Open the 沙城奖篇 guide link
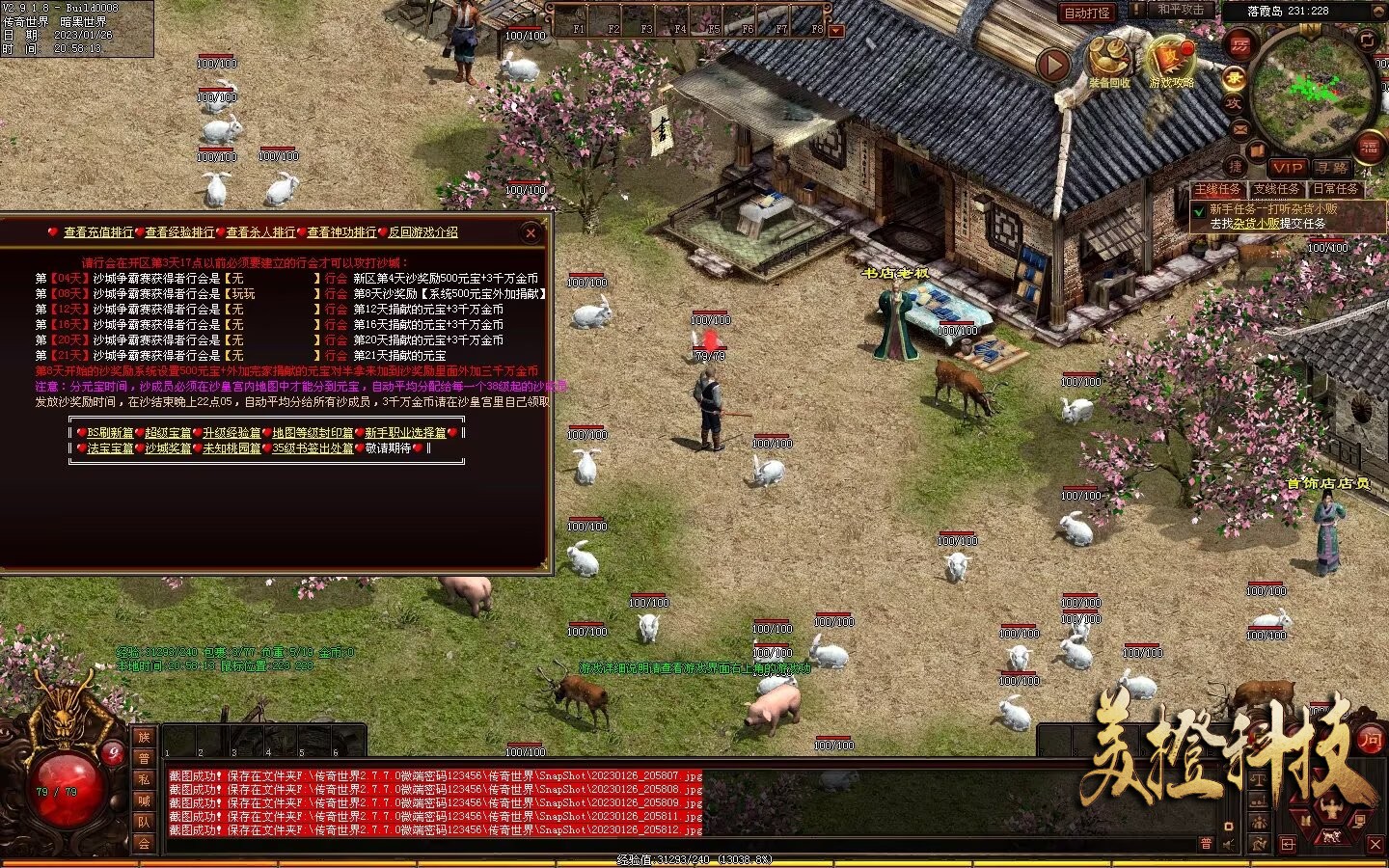The height and width of the screenshot is (868, 1389). [168, 448]
